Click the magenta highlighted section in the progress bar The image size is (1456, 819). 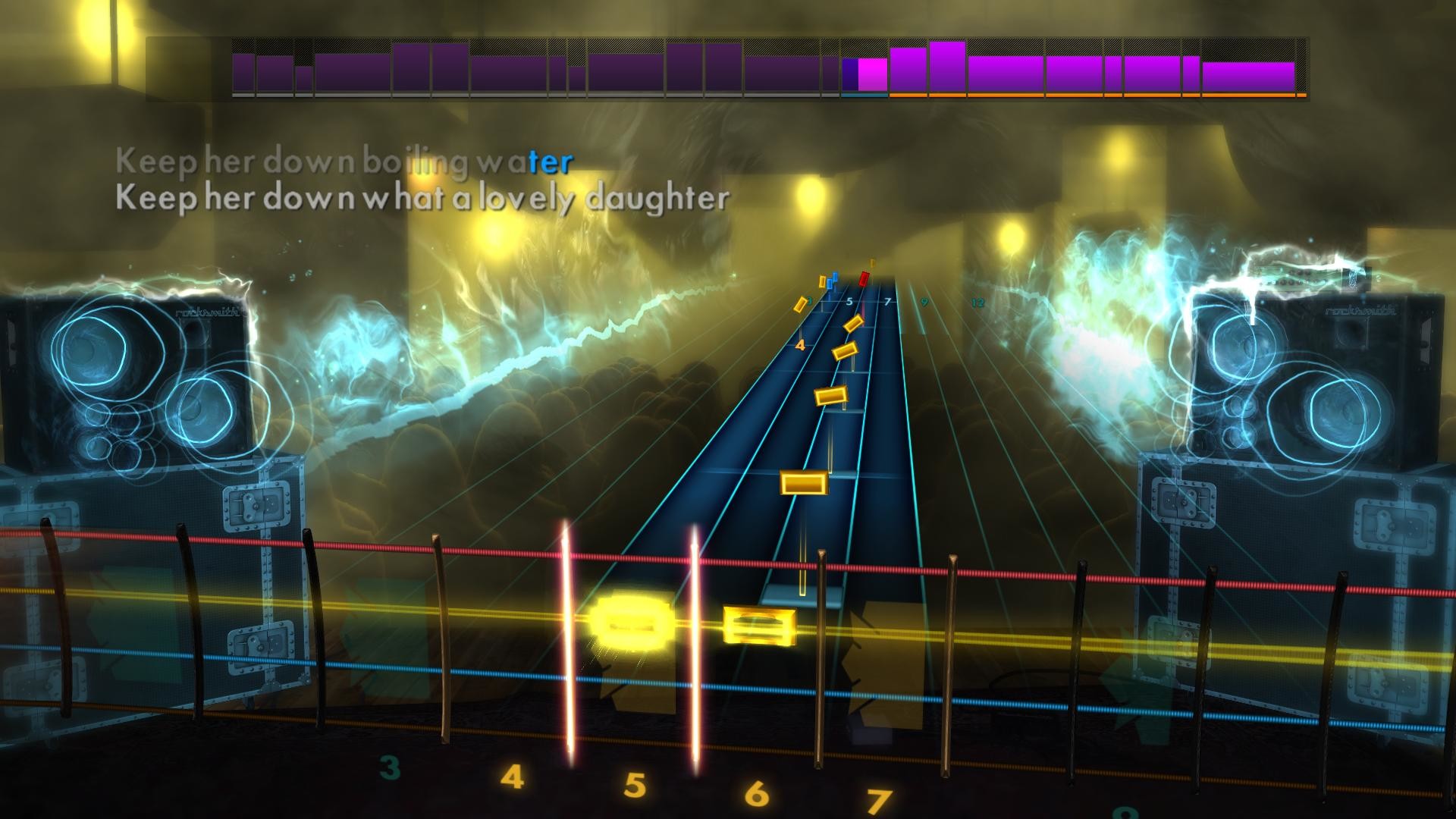click(871, 74)
